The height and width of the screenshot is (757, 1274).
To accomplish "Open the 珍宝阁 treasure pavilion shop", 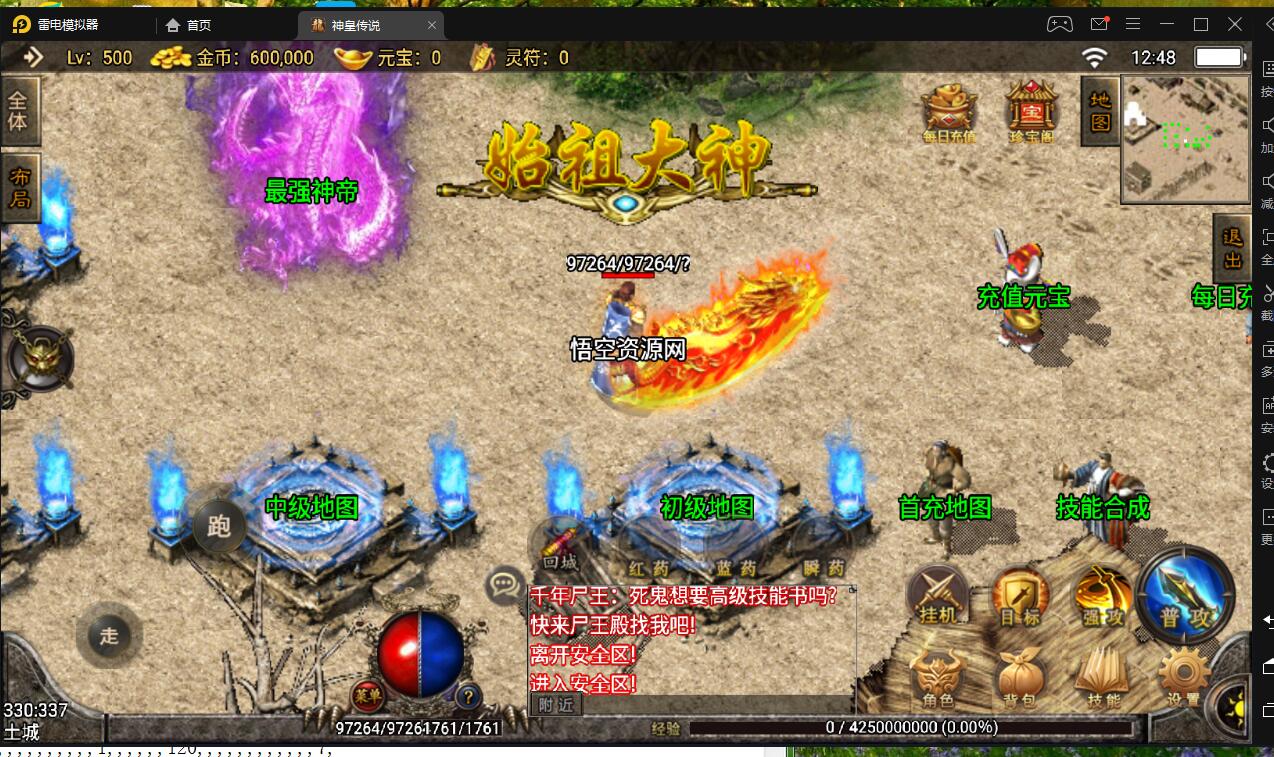I will click(1032, 112).
